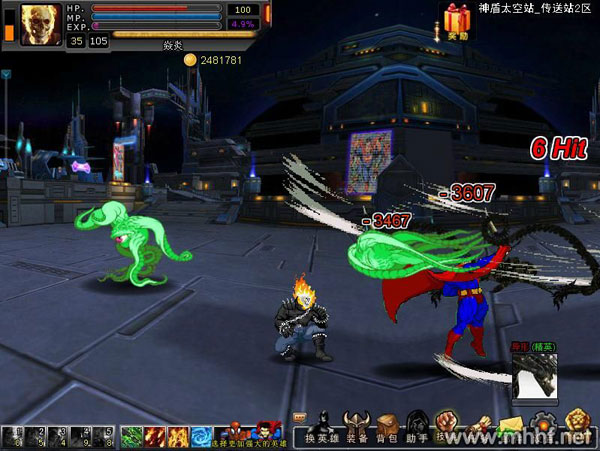Activate the green claw slash skill
This screenshot has height=451, width=600.
coord(133,437)
